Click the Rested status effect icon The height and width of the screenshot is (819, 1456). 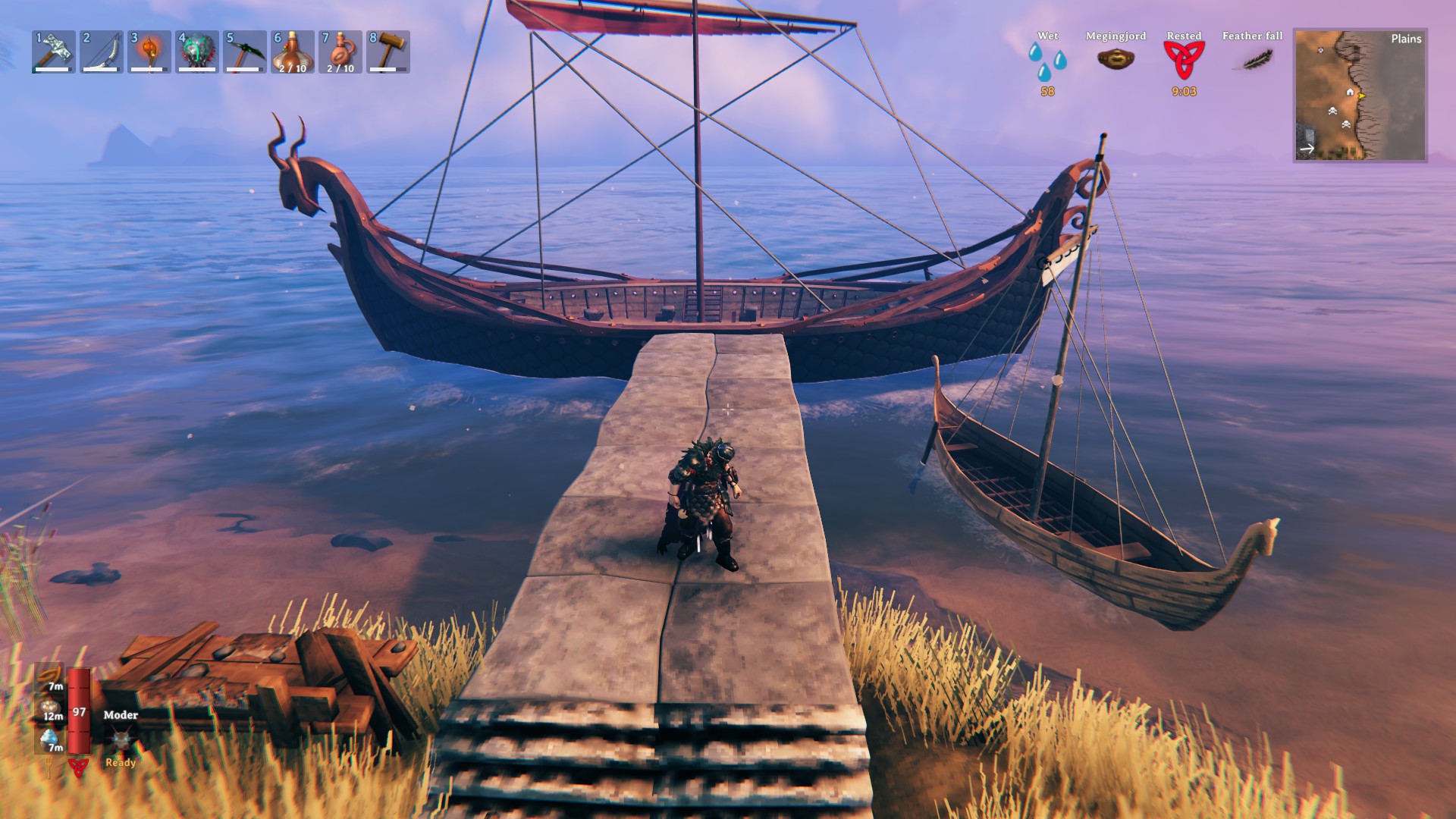pyautogui.click(x=1184, y=60)
